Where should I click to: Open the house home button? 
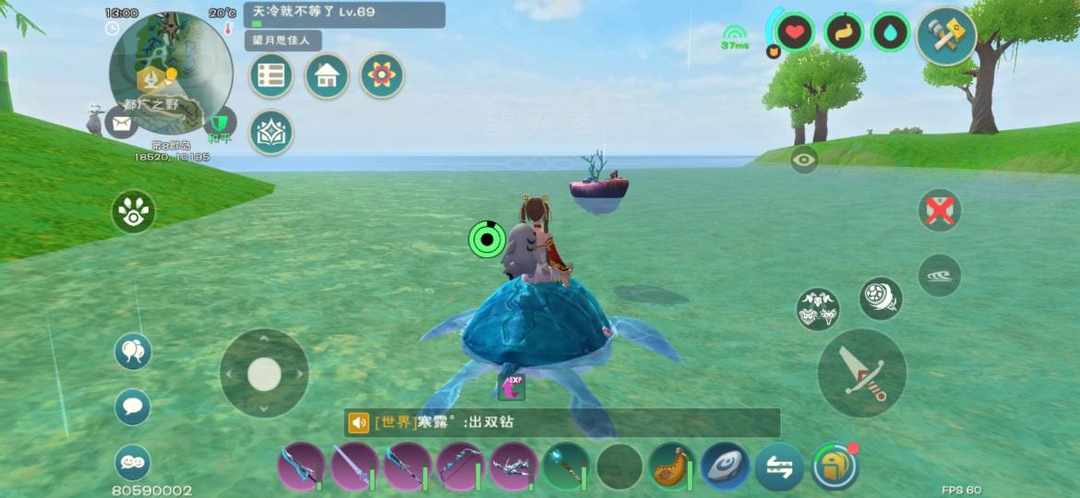(327, 76)
